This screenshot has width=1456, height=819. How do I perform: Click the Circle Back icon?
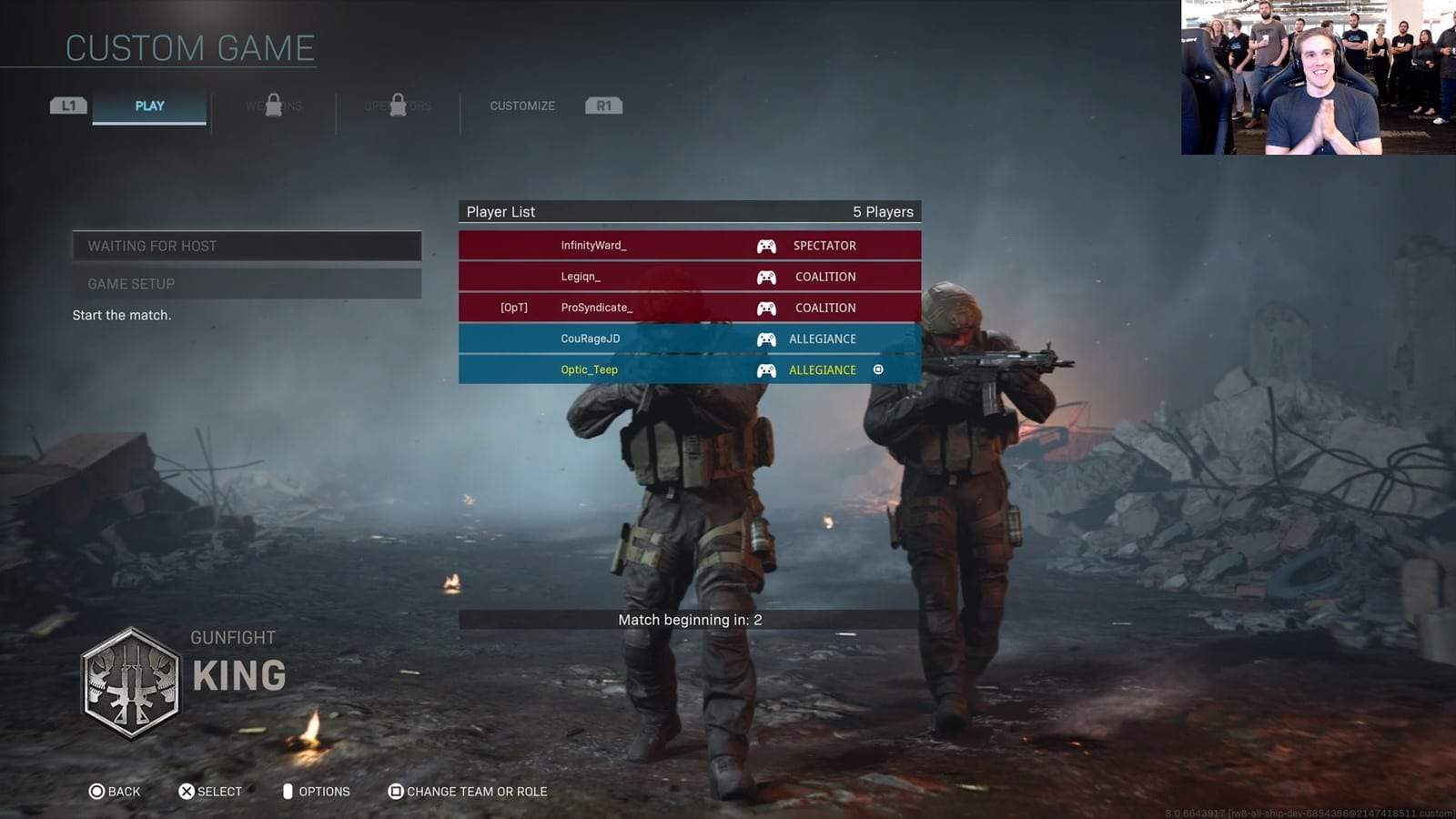[x=96, y=792]
